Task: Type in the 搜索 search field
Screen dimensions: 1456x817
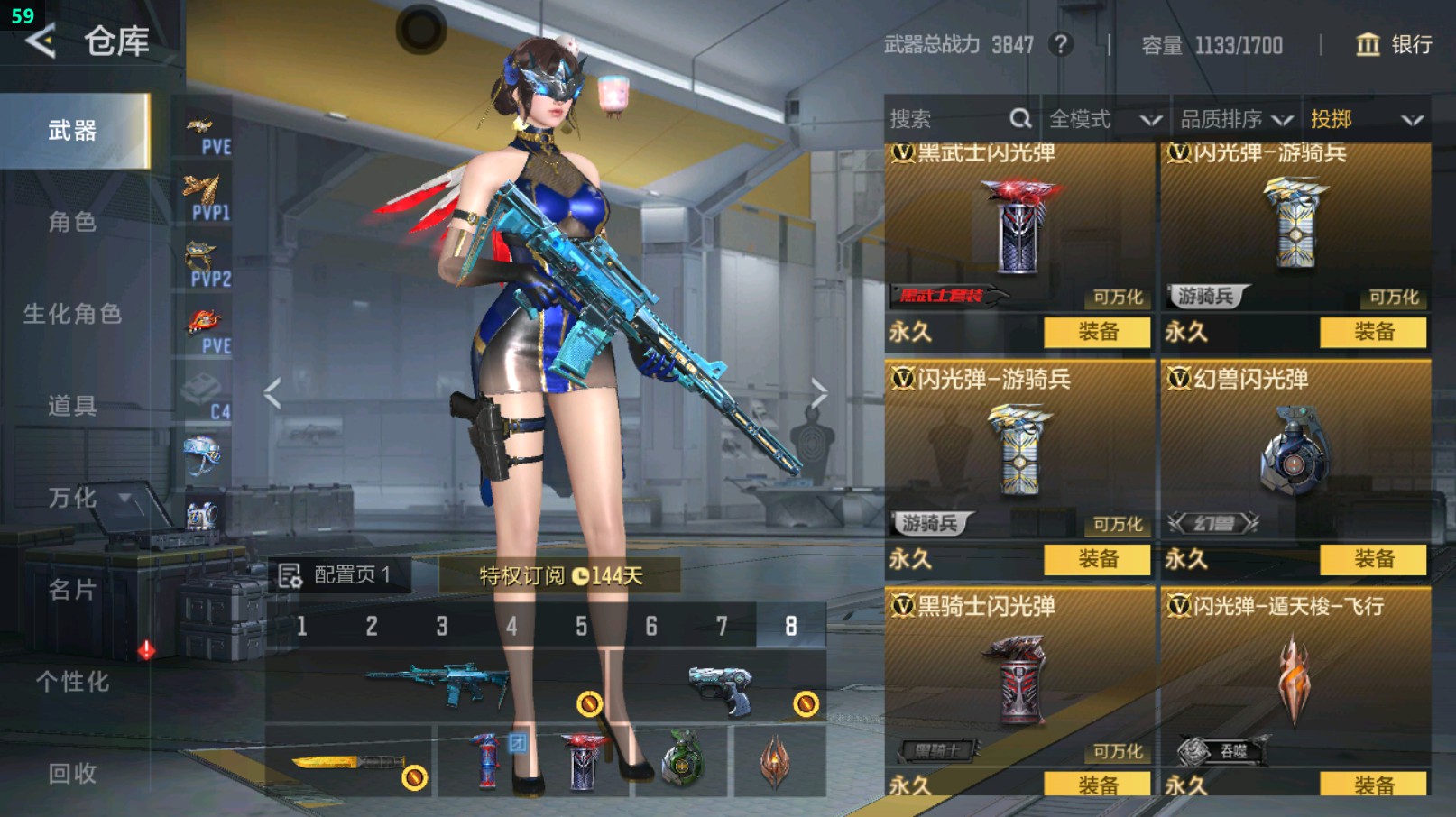Action: click(947, 119)
